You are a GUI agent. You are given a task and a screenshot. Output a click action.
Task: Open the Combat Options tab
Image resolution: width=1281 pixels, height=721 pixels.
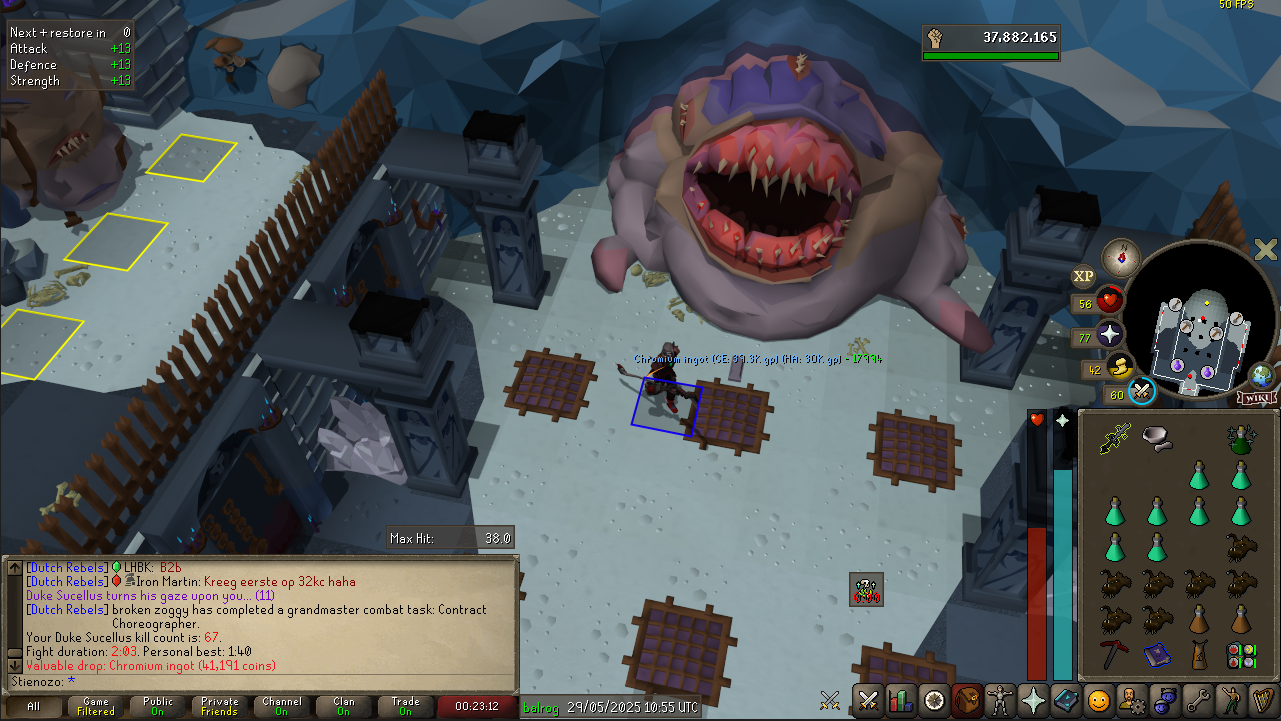click(868, 700)
